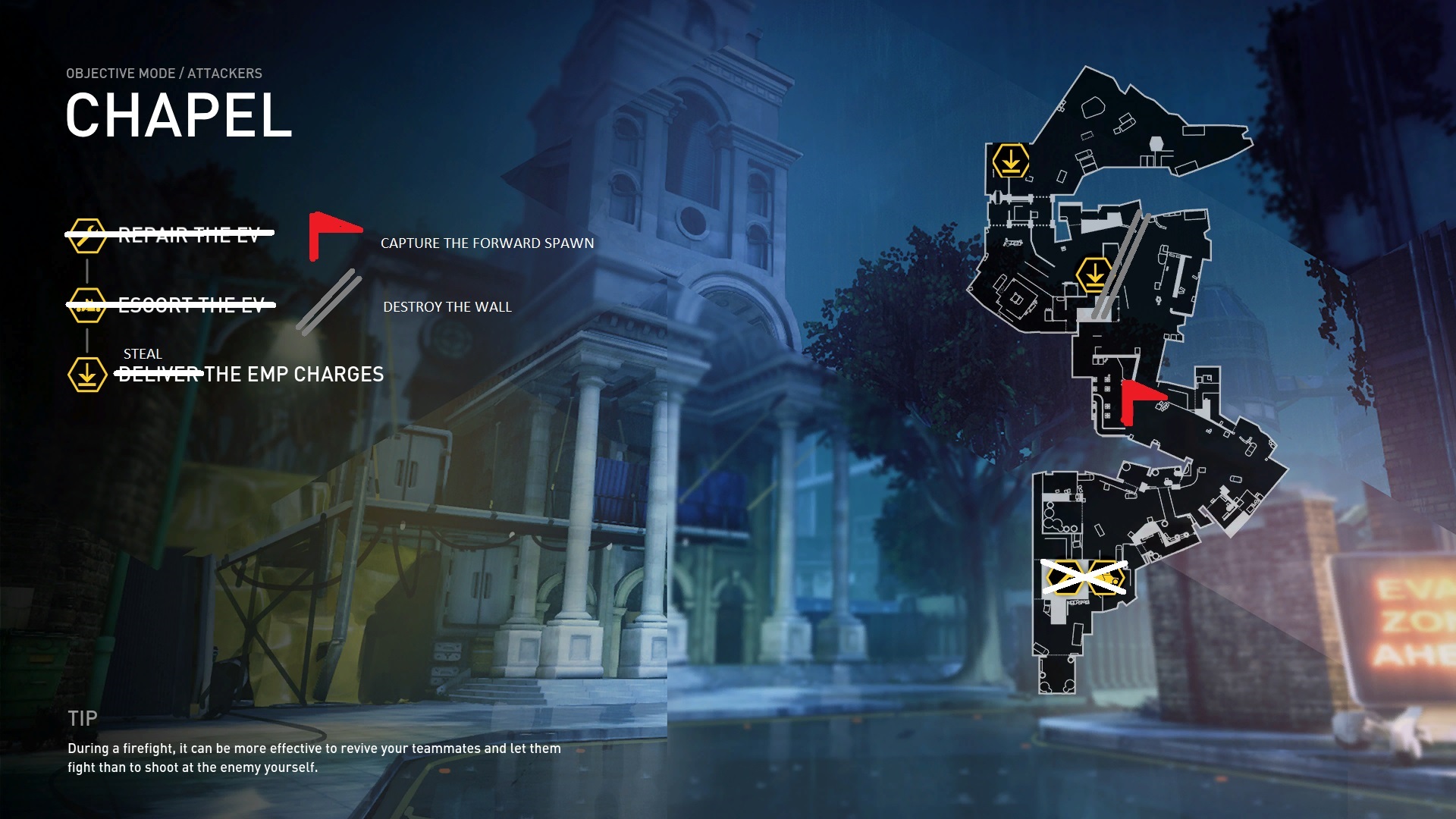Select the red forward spawn flag on map
Viewport: 1456px width, 819px height.
[1140, 400]
